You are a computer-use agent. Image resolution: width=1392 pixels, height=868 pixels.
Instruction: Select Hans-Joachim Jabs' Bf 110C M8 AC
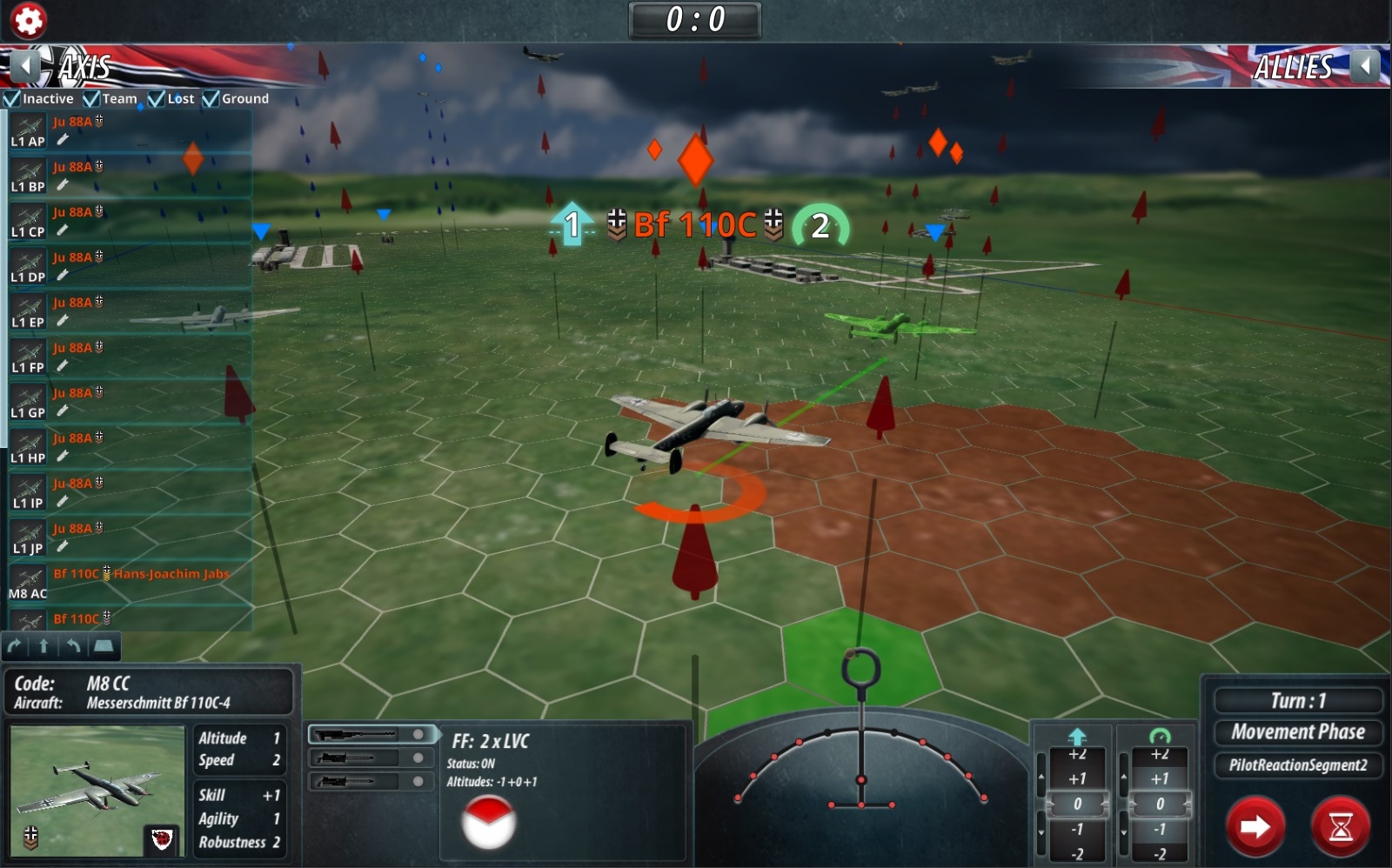(x=130, y=584)
